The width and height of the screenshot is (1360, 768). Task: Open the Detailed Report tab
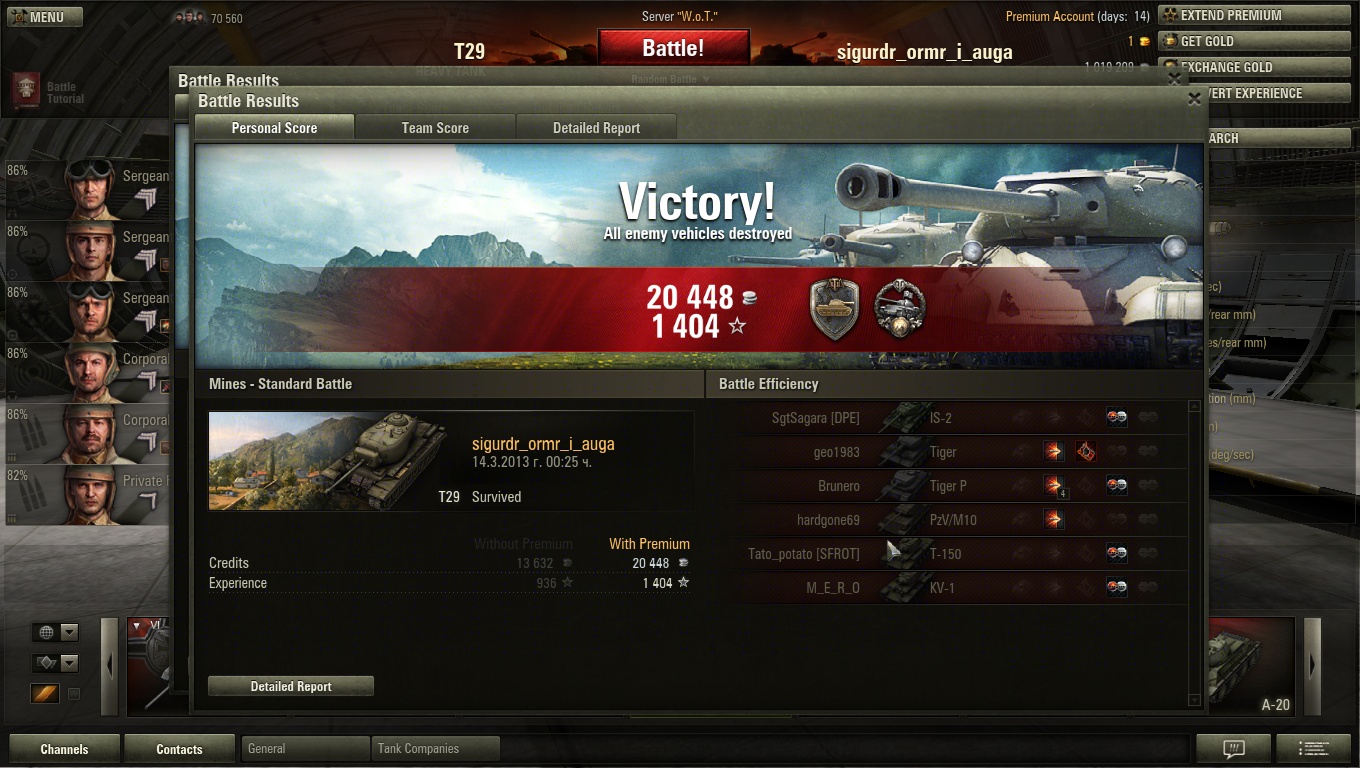point(596,128)
